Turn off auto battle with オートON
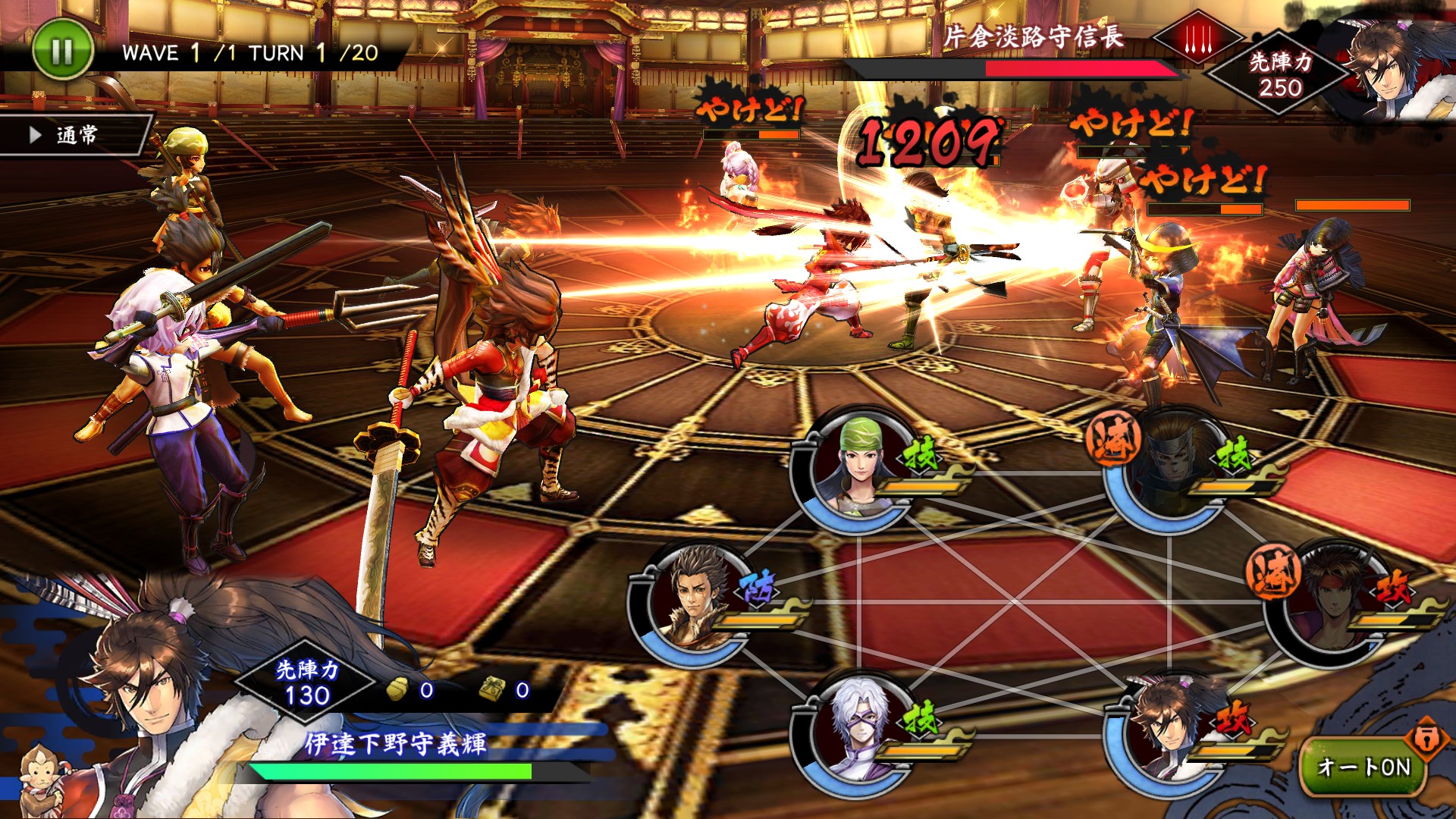Screen dimensions: 1456x819 (x=1363, y=767)
